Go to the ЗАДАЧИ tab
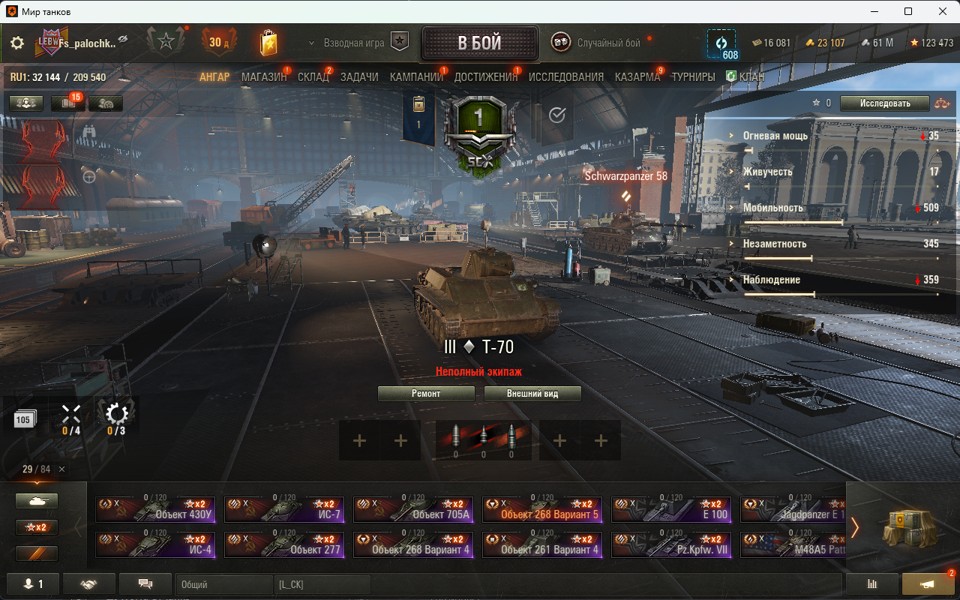This screenshot has height=600, width=960. point(359,77)
